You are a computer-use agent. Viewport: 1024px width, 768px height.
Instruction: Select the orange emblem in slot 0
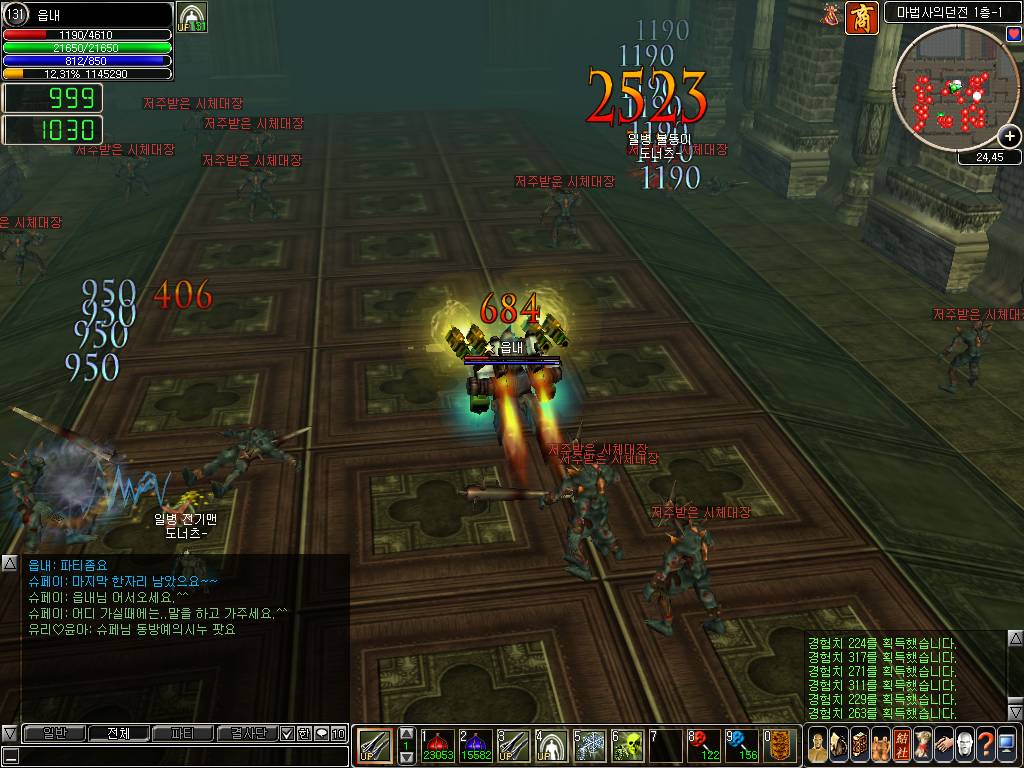[780, 746]
